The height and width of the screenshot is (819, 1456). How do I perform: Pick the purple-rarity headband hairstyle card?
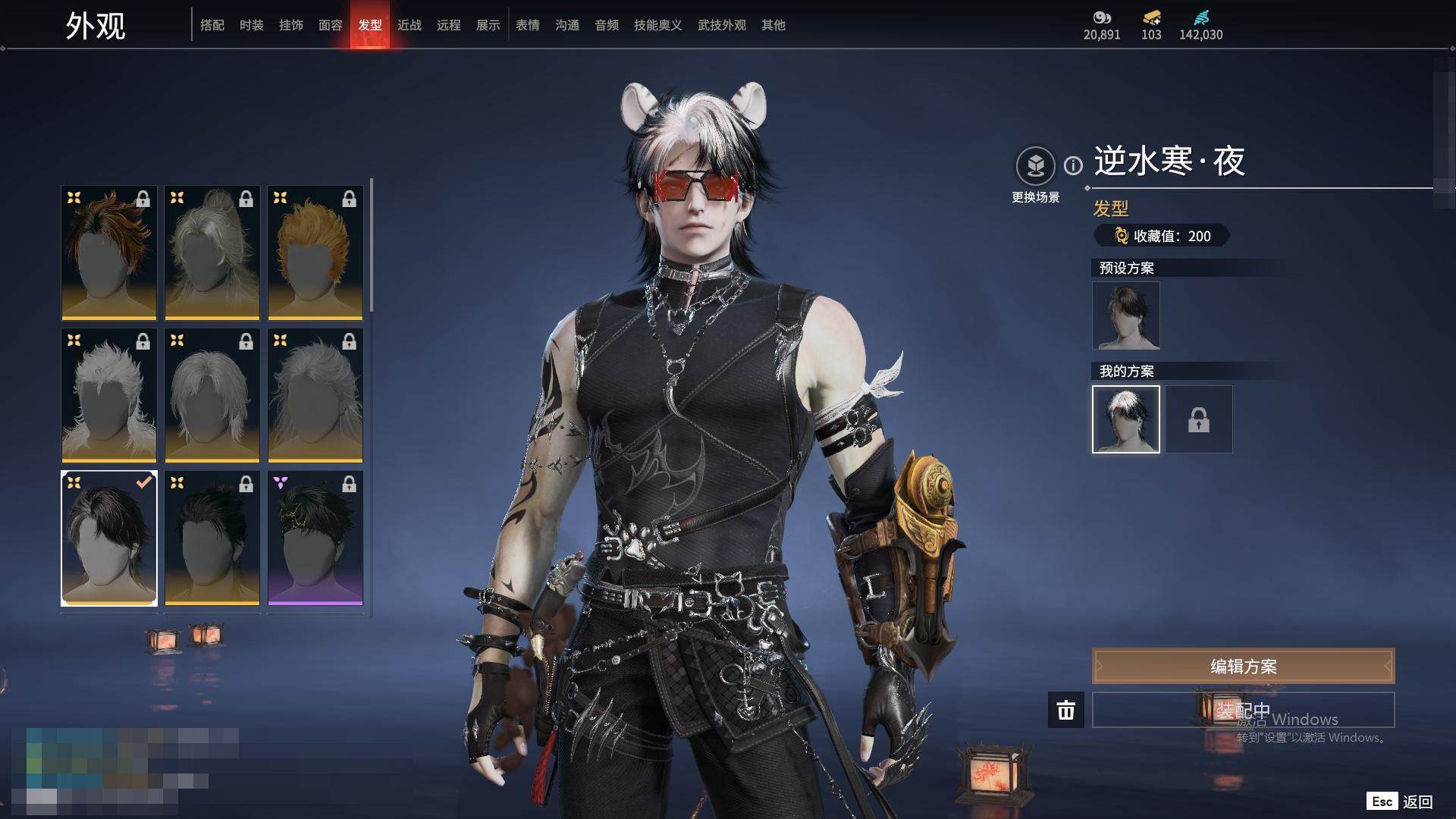pyautogui.click(x=315, y=538)
